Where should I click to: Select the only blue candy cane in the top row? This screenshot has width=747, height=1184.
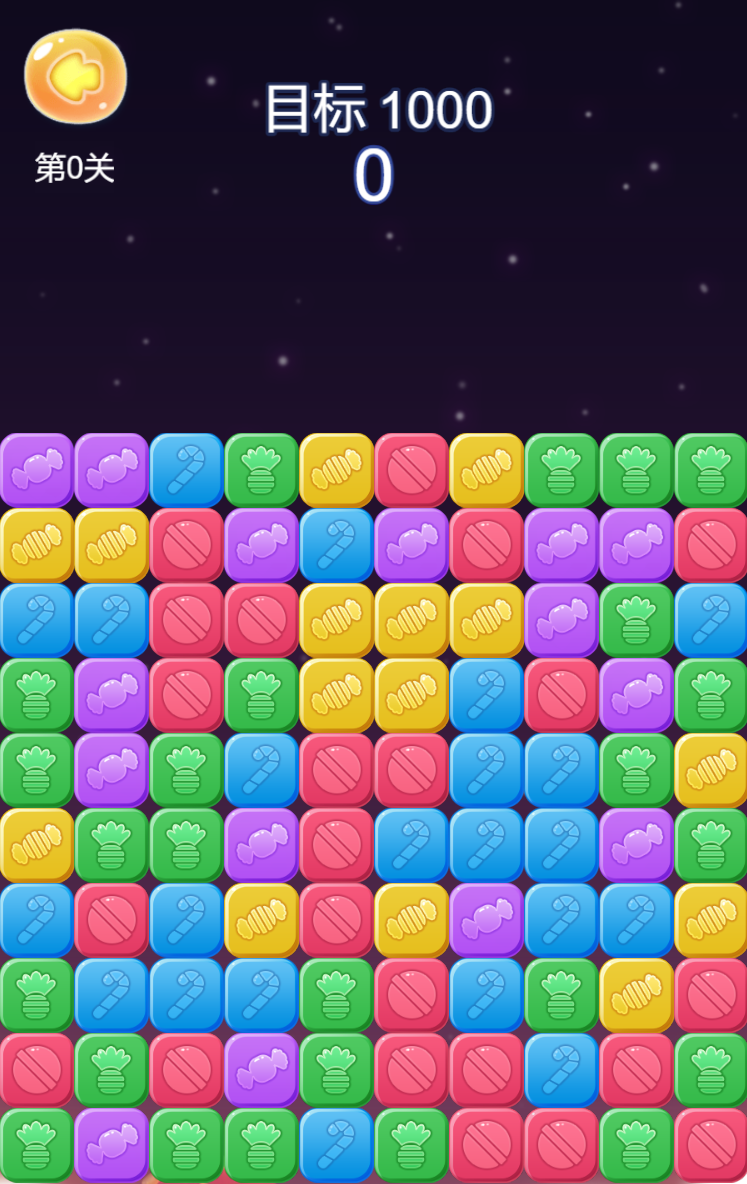[x=187, y=470]
